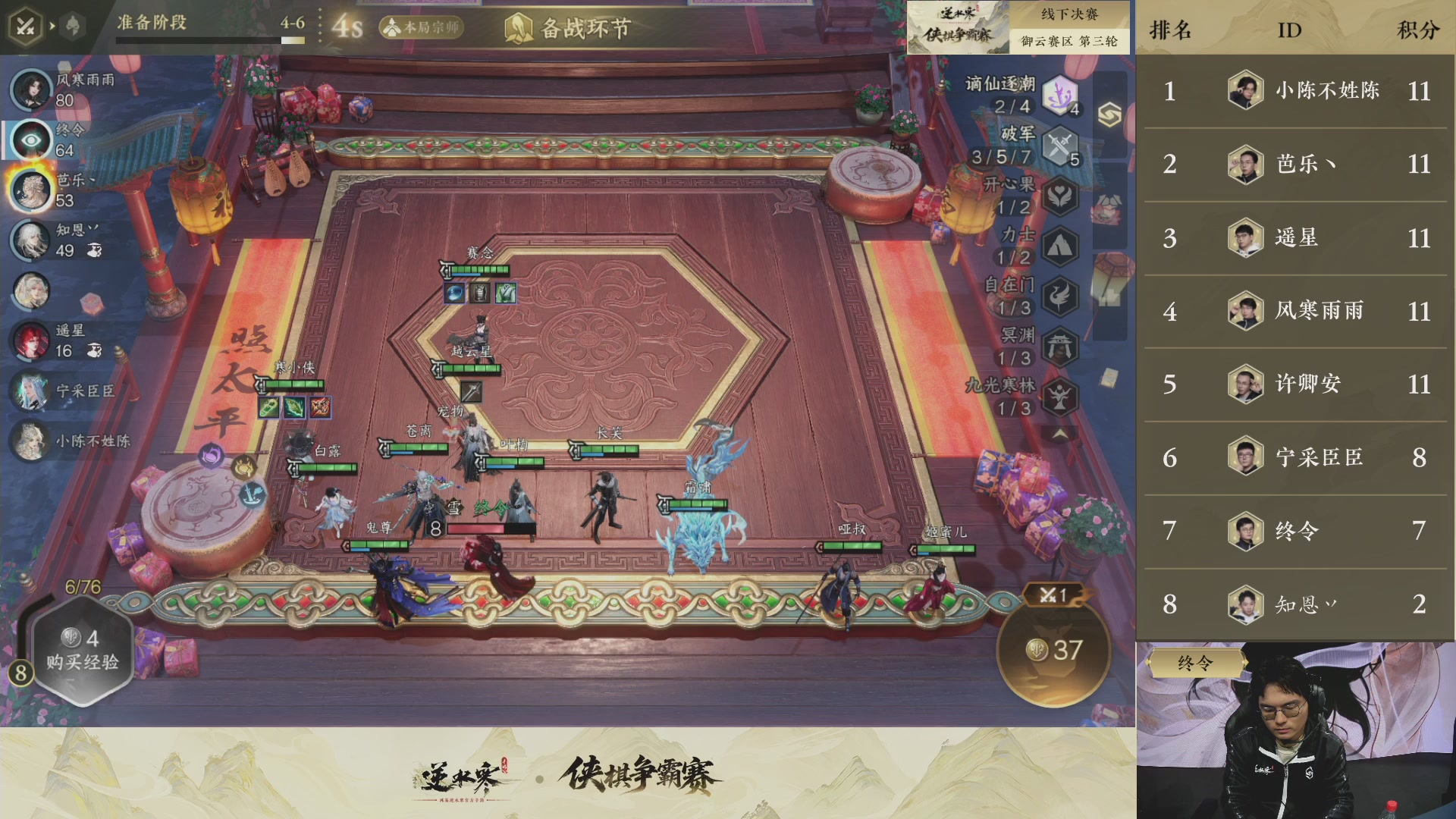Image resolution: width=1456 pixels, height=819 pixels.
Task: Select the 九光寒林 synergy icon
Action: coord(1059,395)
